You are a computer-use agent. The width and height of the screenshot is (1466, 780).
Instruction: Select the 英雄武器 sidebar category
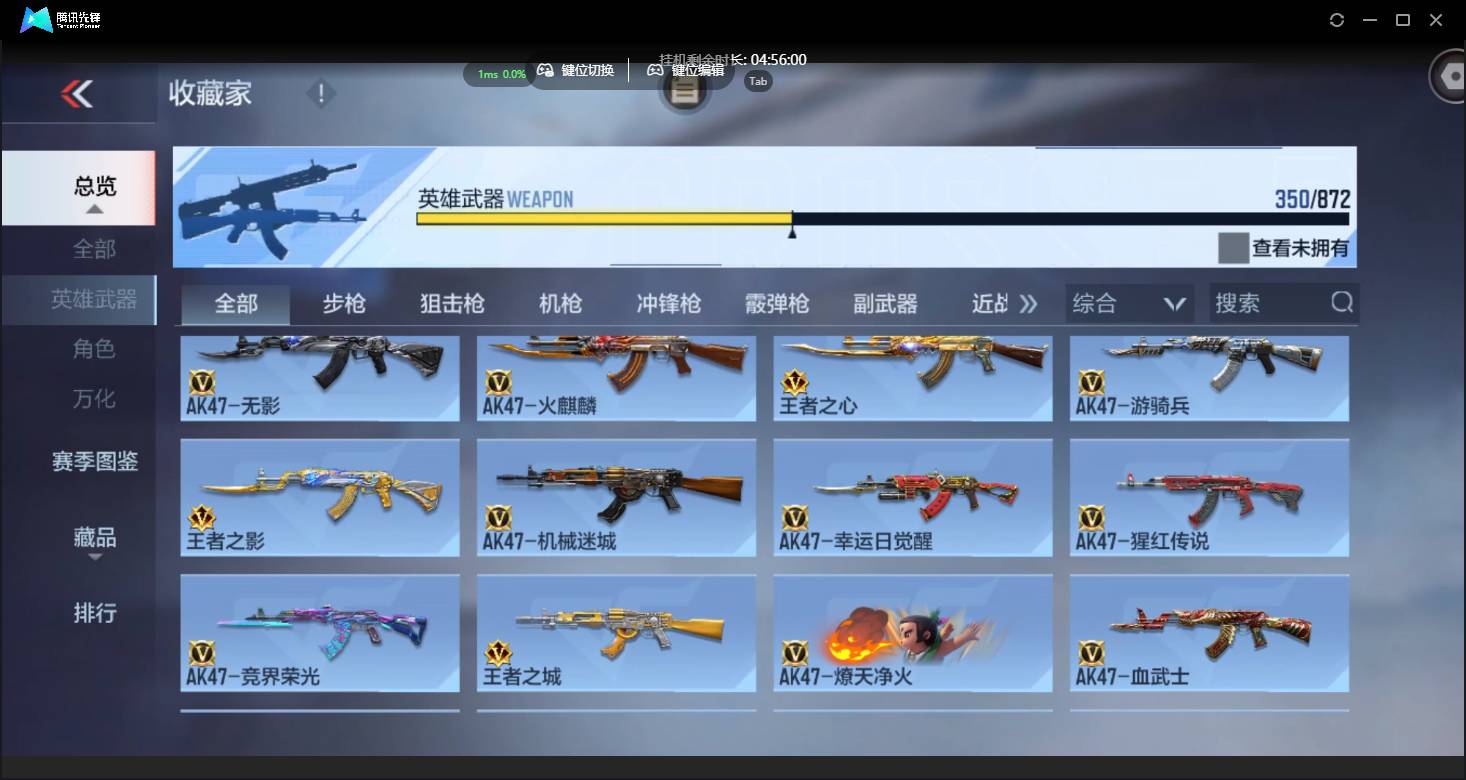(95, 299)
